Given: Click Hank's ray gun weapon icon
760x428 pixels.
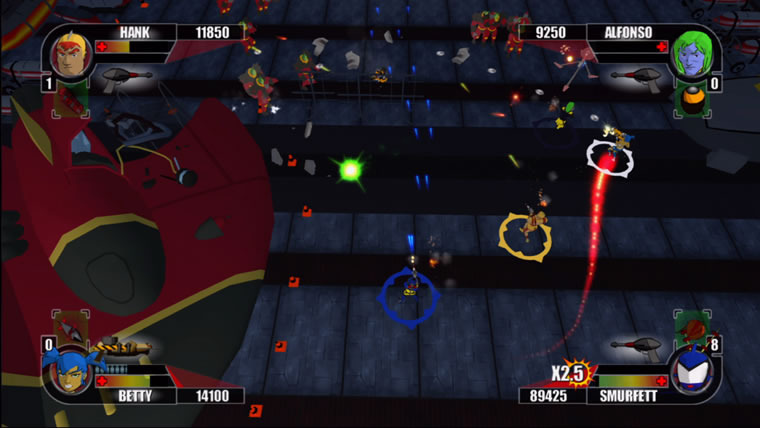Looking at the screenshot, I should coord(124,77).
